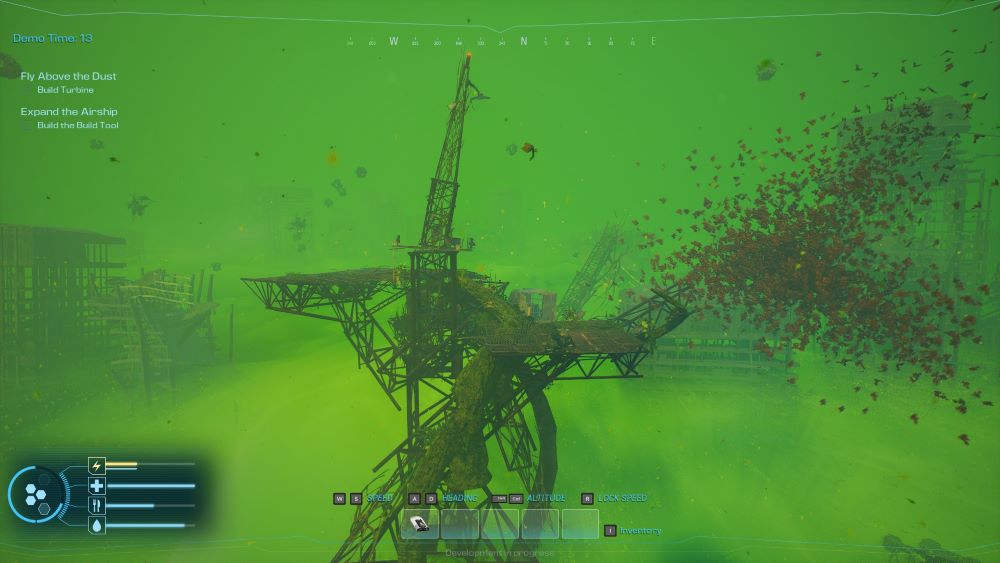
Task: Open the Fly Above the Dust objective
Action: coord(68,76)
